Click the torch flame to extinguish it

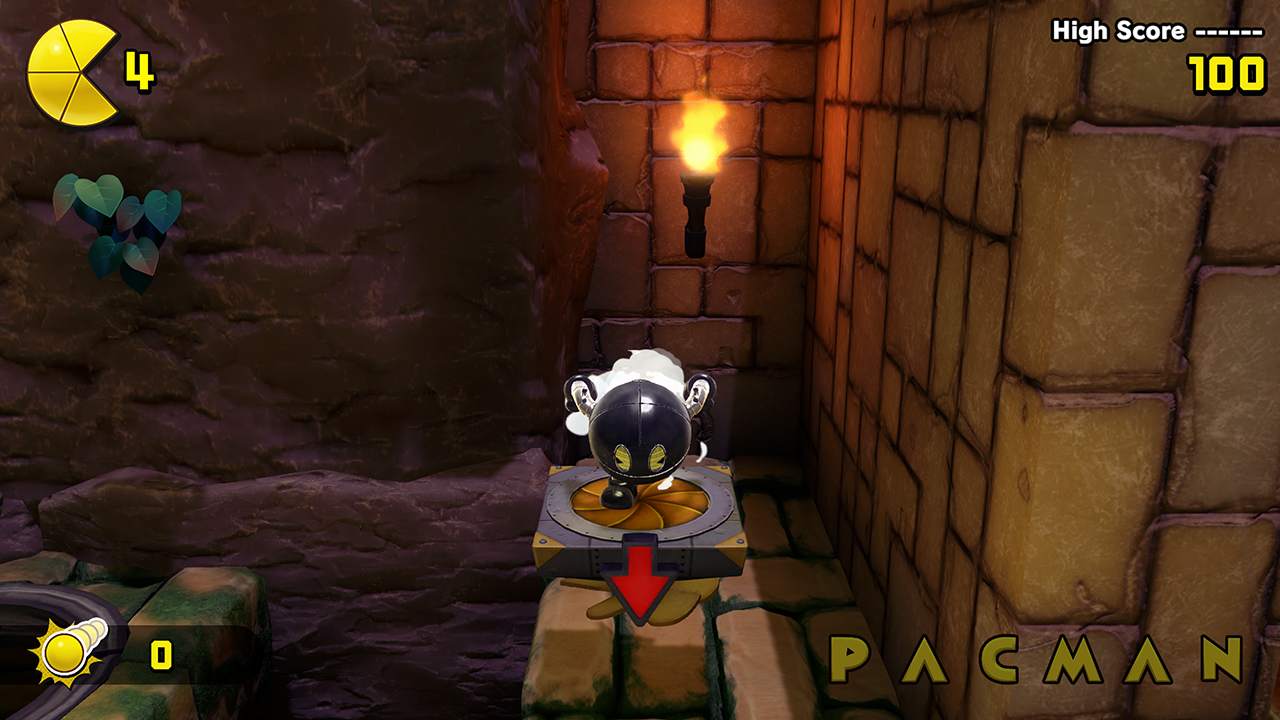[703, 135]
